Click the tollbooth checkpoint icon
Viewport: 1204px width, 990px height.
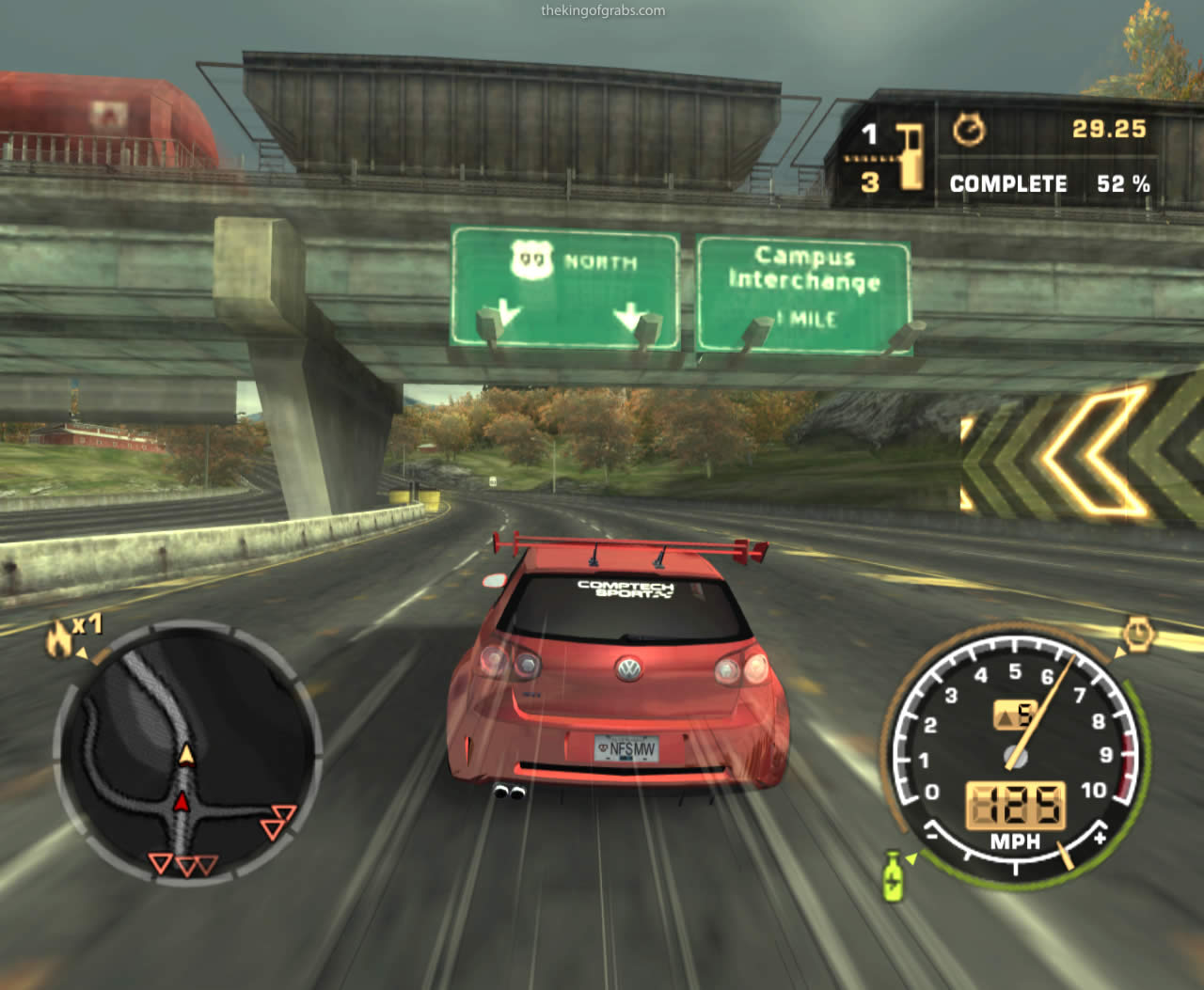[910, 155]
